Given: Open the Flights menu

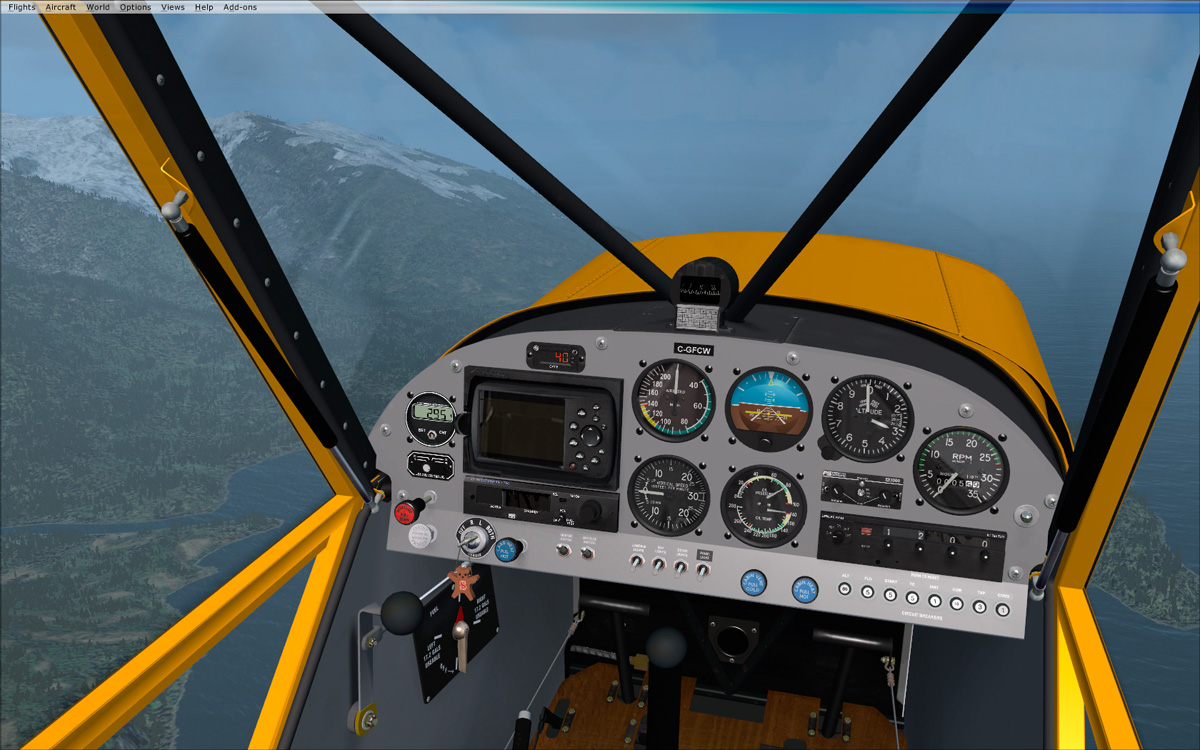Looking at the screenshot, I should 21,7.
